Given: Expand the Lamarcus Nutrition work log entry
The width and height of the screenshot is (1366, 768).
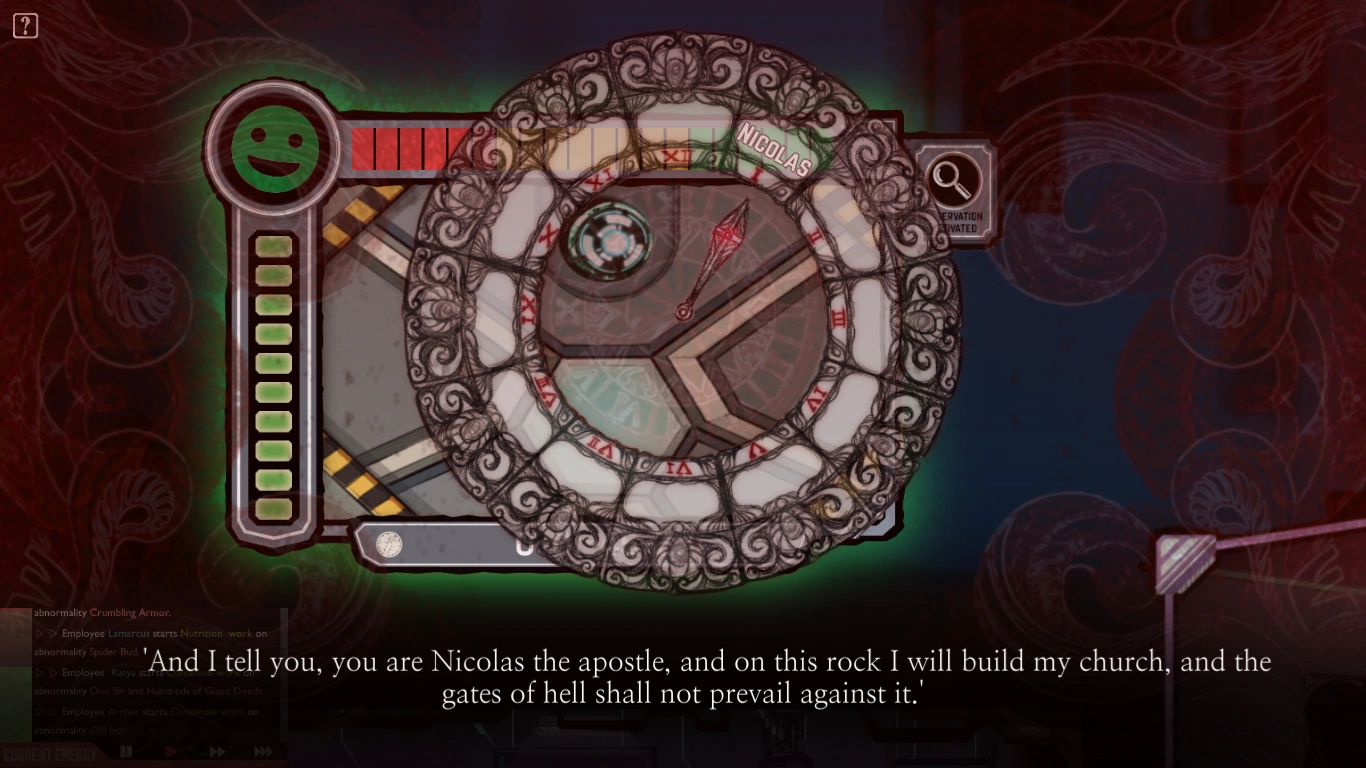Looking at the screenshot, I should [46, 634].
